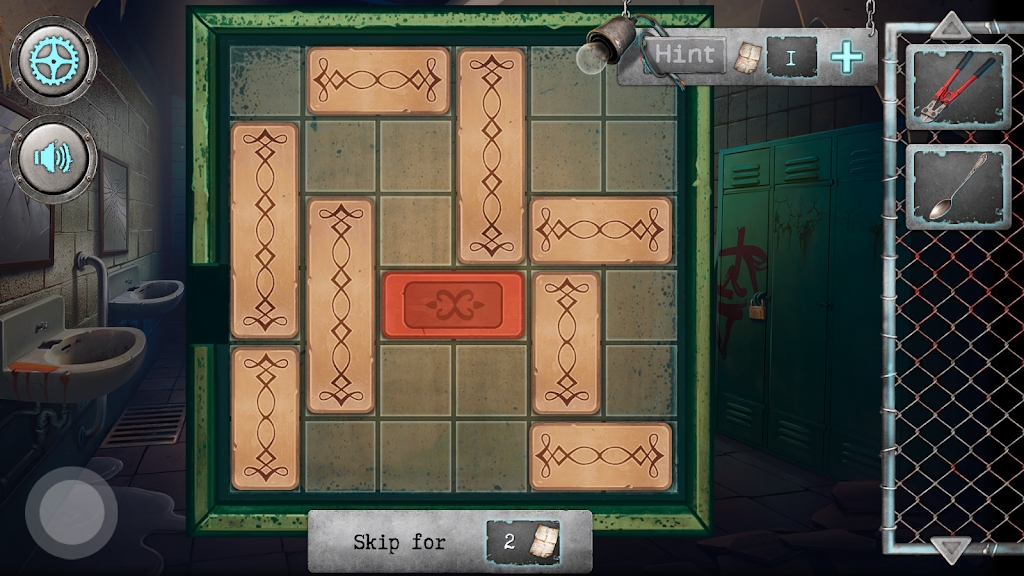Select the red key block
This screenshot has height=576, width=1024.
(x=454, y=304)
